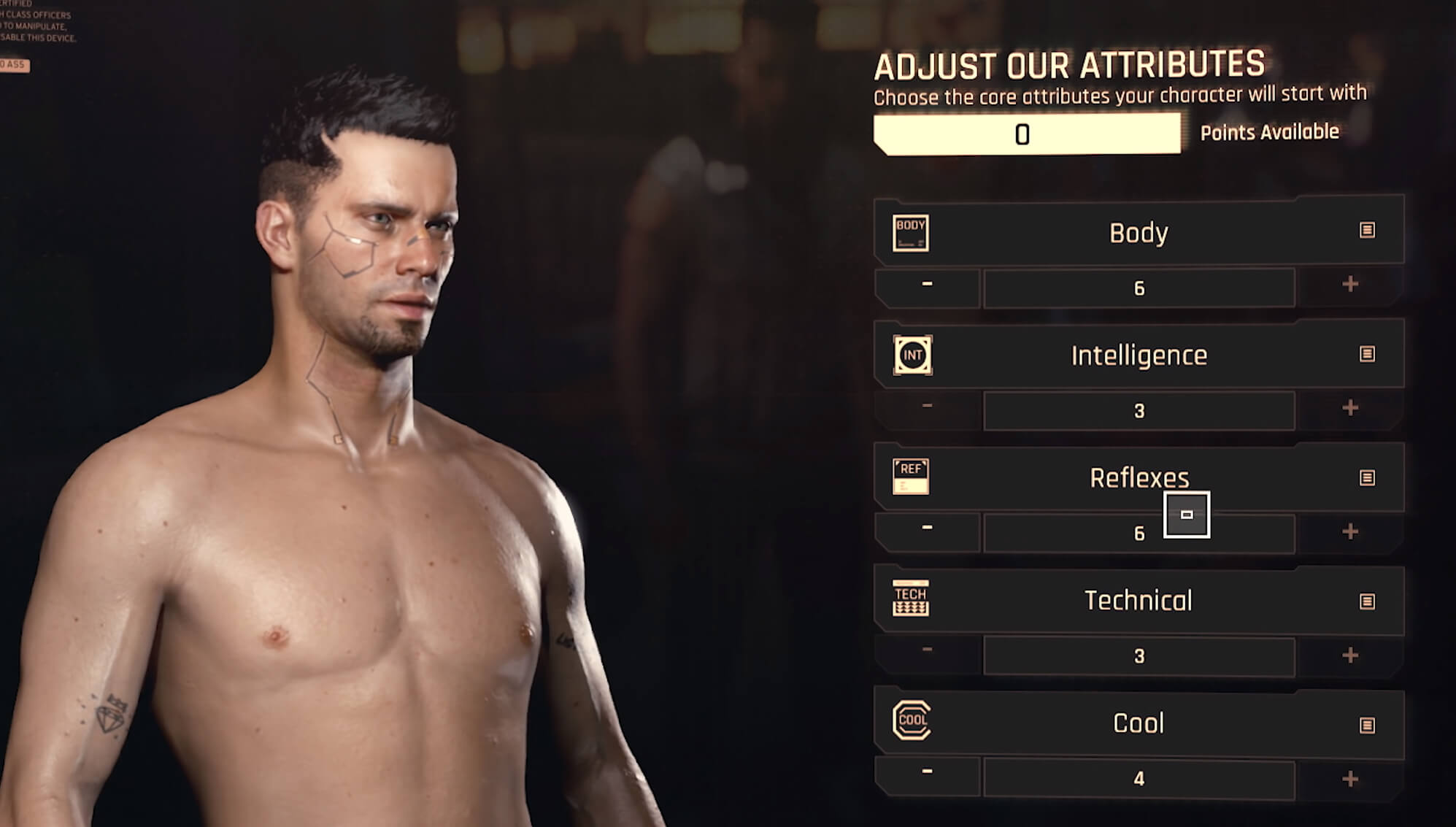Subtract a point from Cool
This screenshot has width=1456, height=827.
coord(927,772)
